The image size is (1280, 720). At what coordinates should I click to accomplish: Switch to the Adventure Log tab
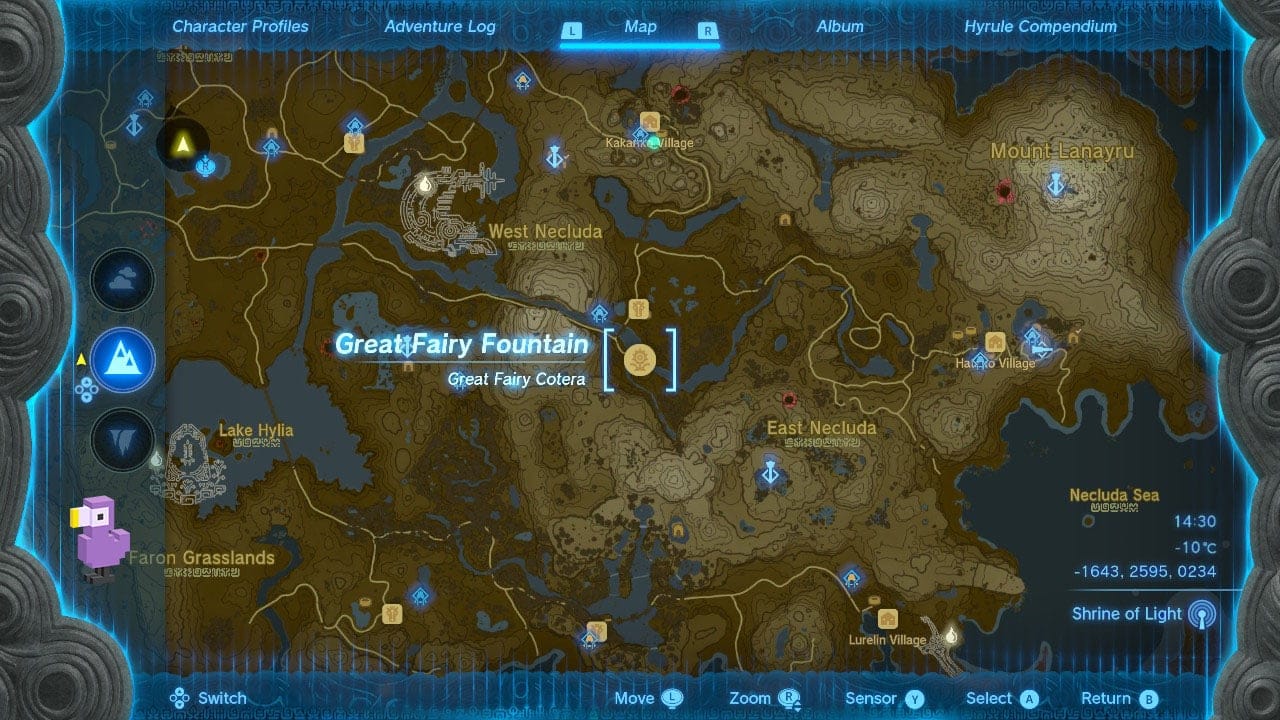[439, 27]
